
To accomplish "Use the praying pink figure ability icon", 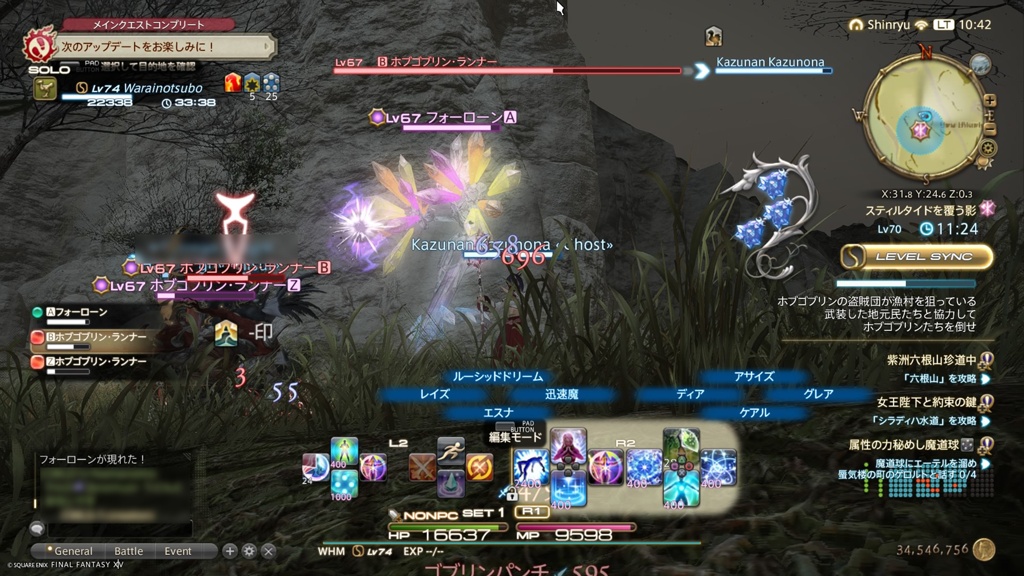I will [568, 448].
